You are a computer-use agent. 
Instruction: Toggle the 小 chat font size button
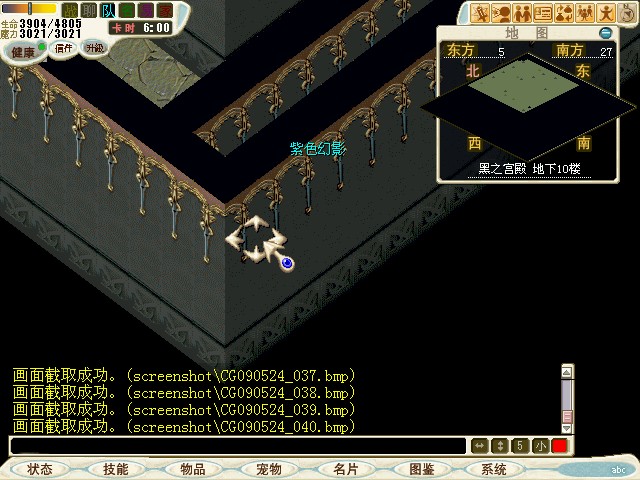coord(540,446)
